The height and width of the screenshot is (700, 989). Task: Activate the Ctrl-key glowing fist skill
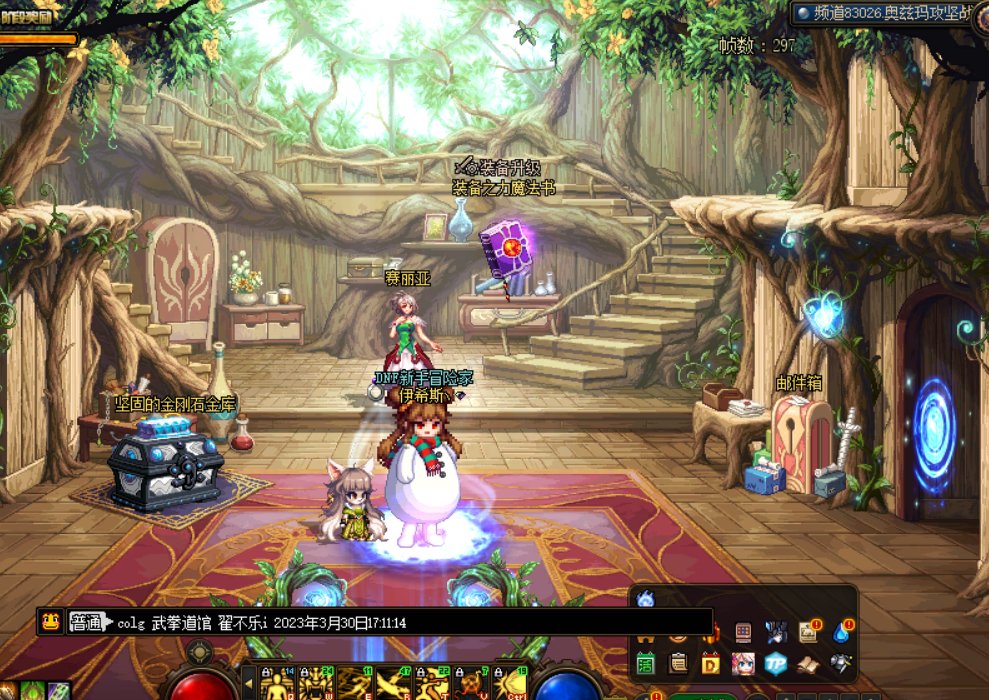point(510,684)
